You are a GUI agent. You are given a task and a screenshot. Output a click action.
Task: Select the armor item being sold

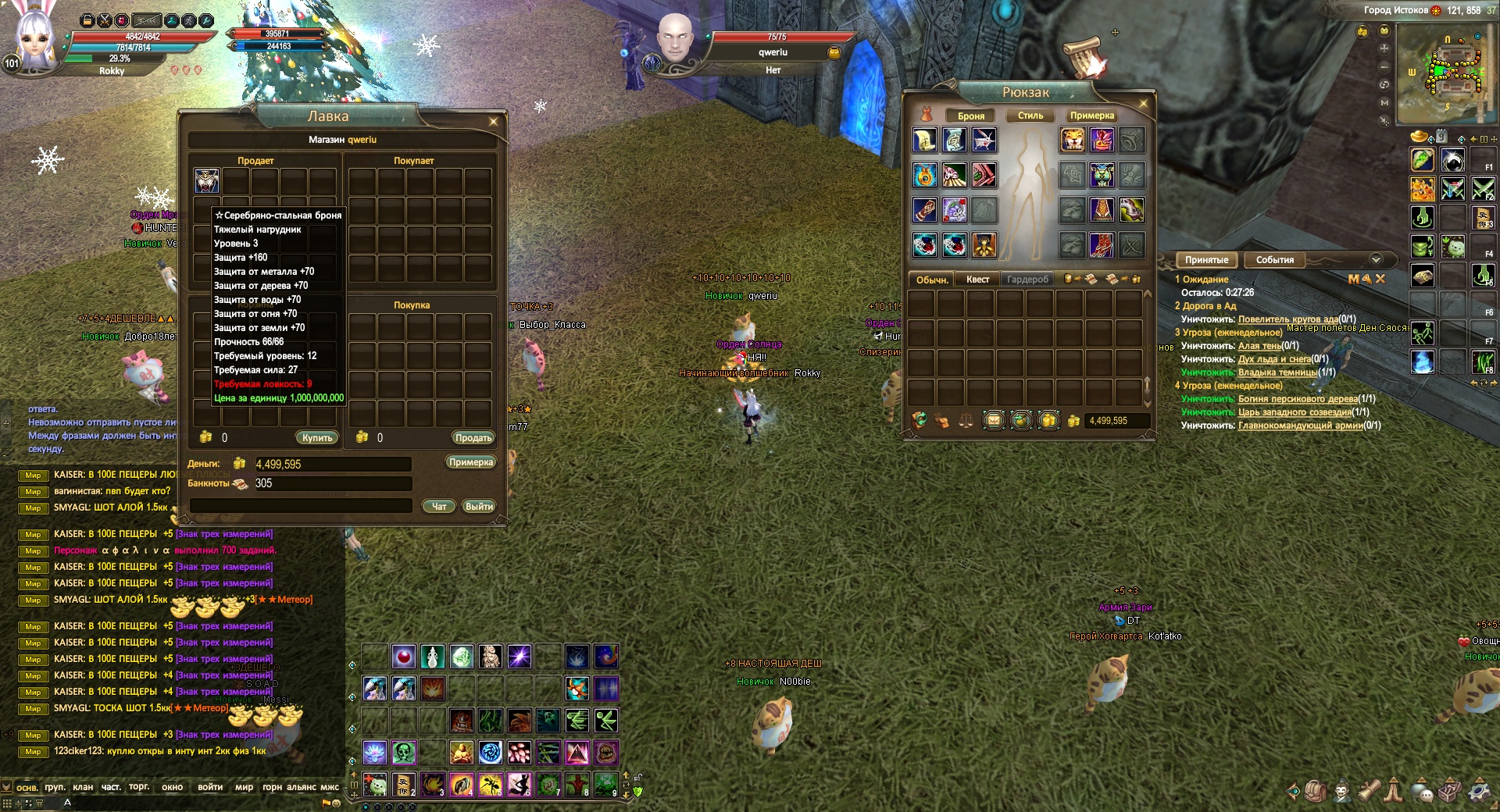pyautogui.click(x=207, y=180)
